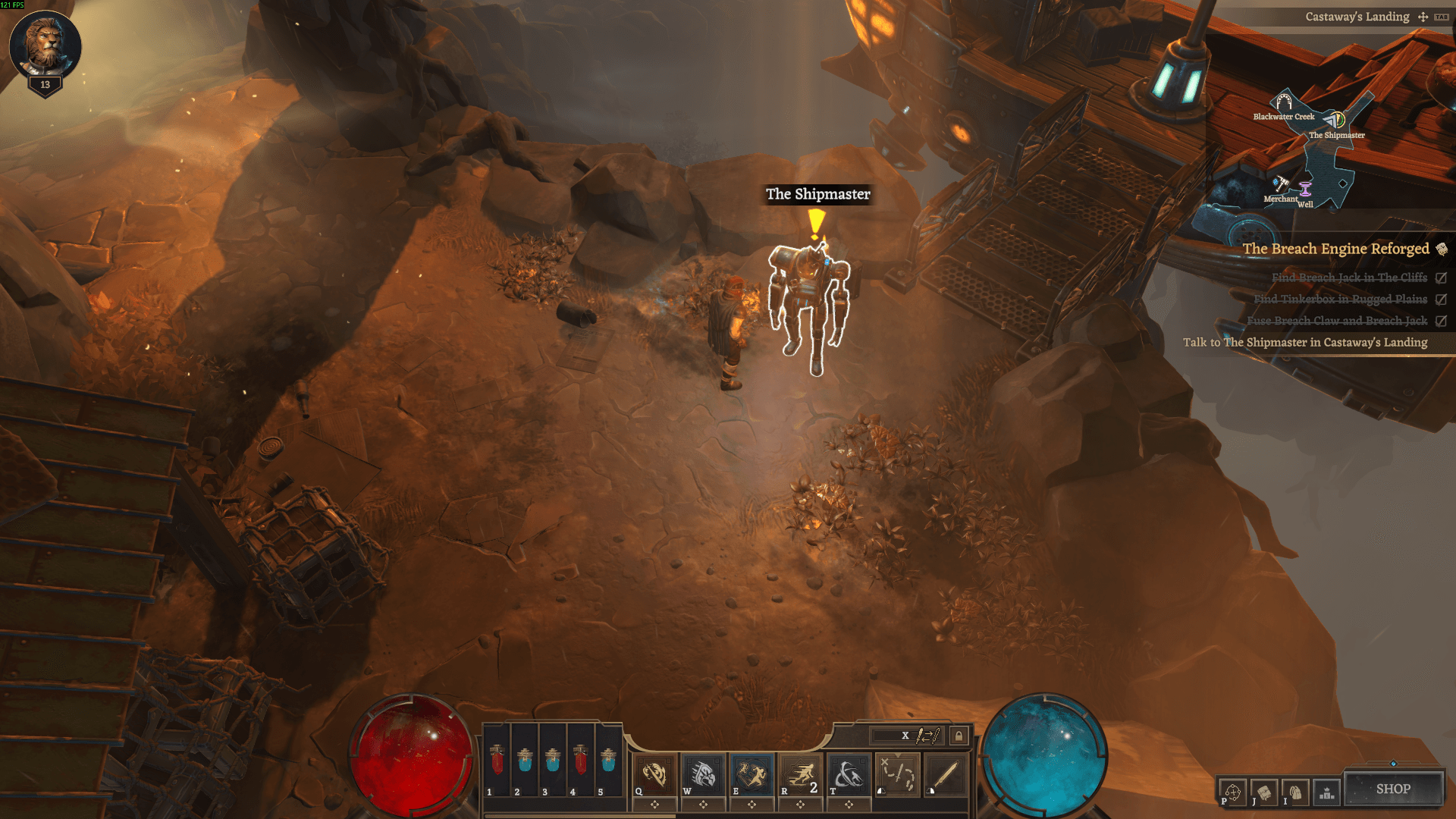Open the skill upgrade diamond under Q

point(654,804)
